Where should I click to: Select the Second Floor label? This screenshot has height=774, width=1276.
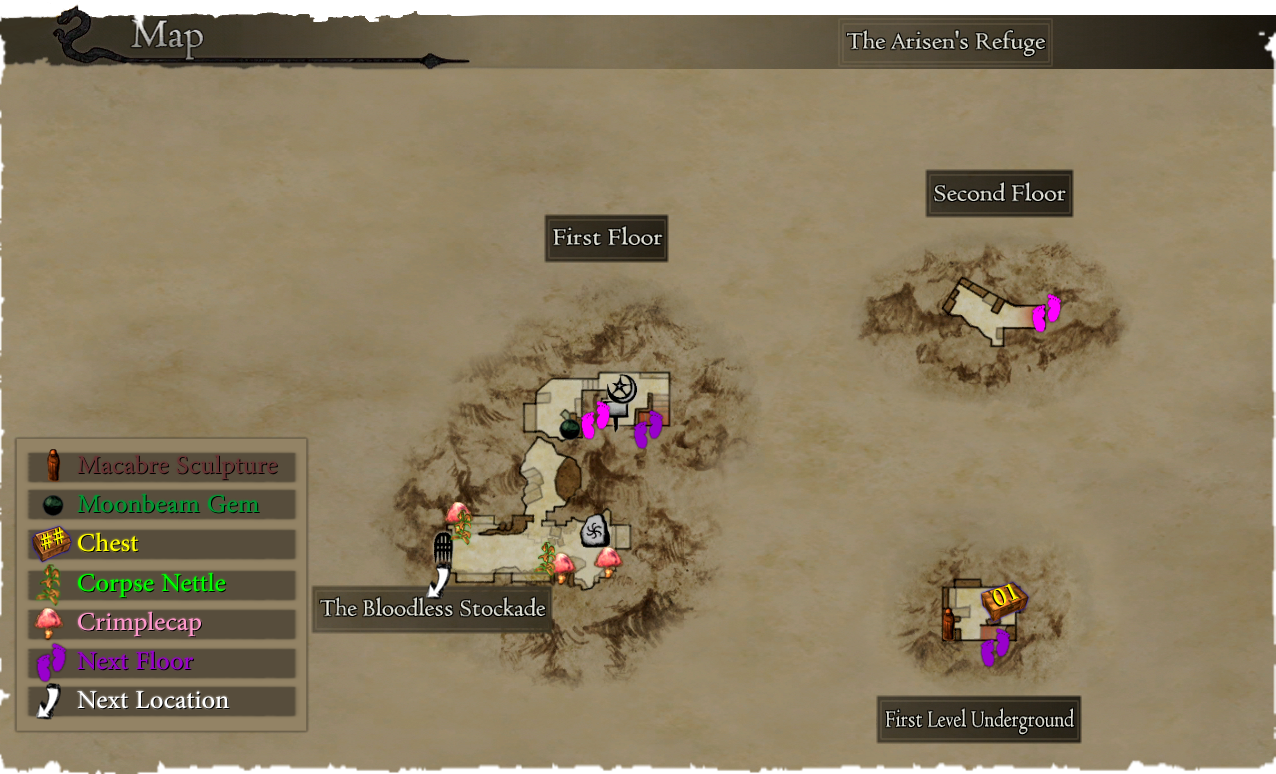pyautogui.click(x=999, y=193)
